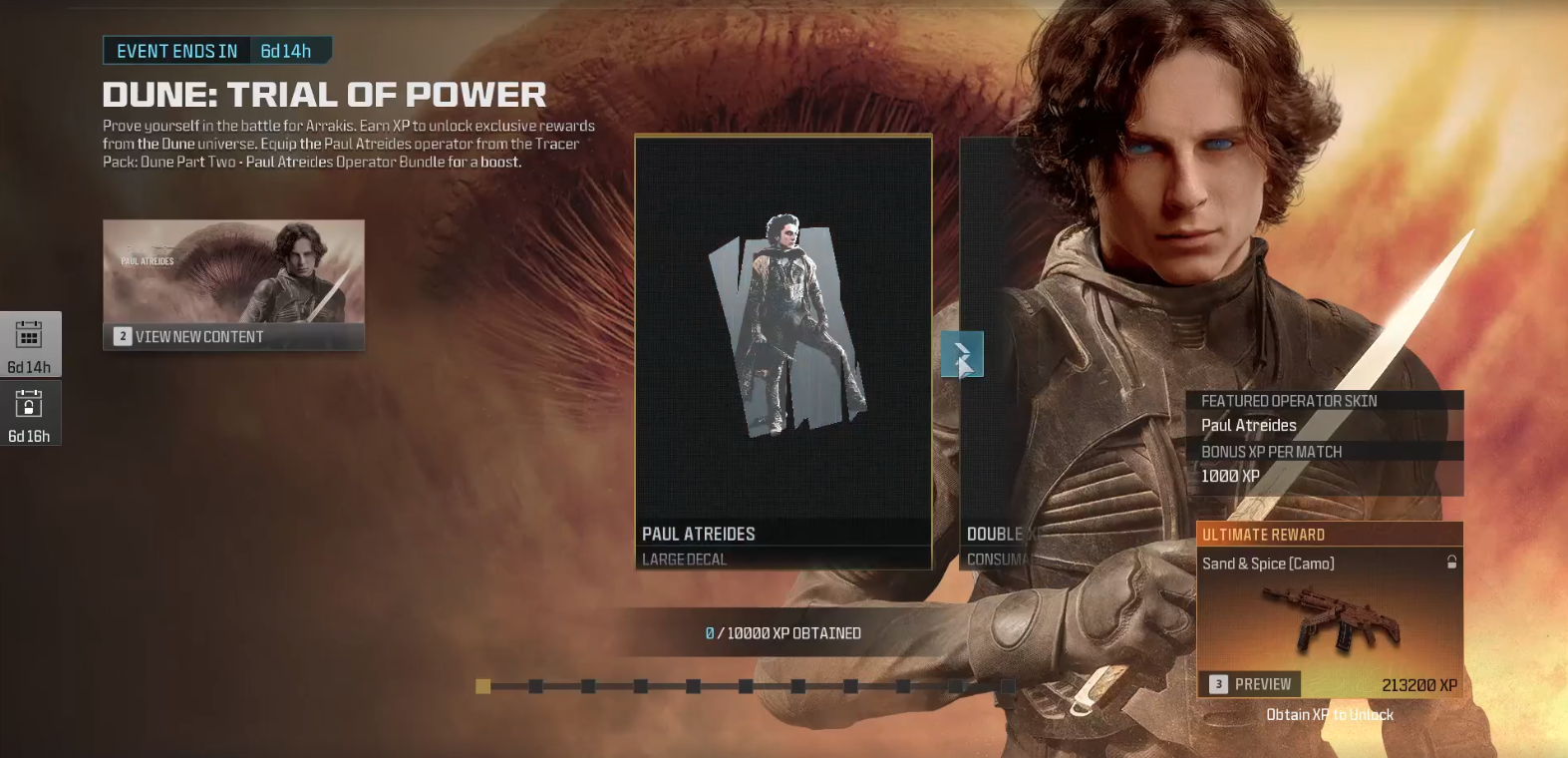Click the Paul Atreides bundle promo thumbnail
Viewport: 1568px width, 758px height.
click(233, 274)
